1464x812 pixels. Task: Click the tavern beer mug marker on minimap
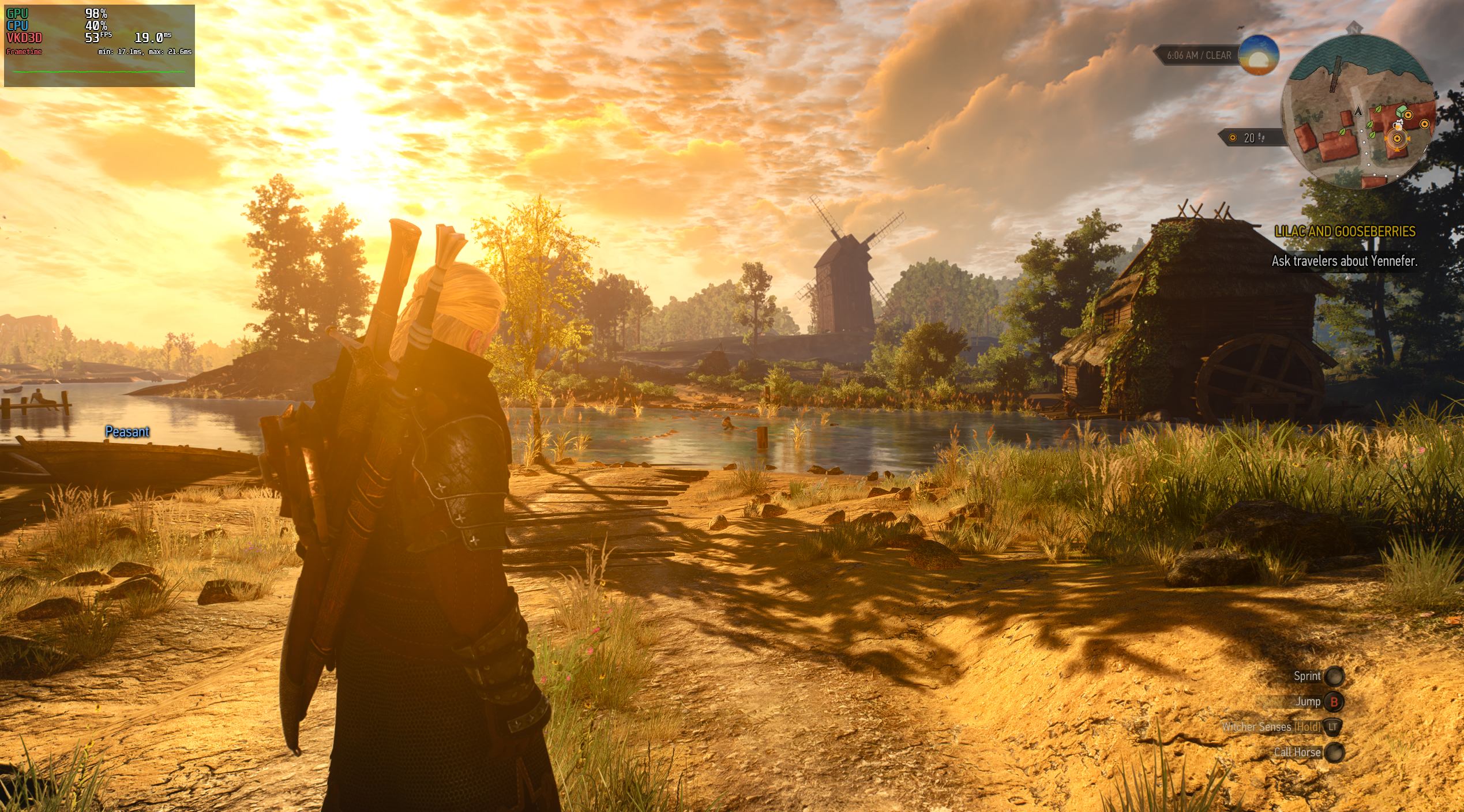click(1397, 124)
